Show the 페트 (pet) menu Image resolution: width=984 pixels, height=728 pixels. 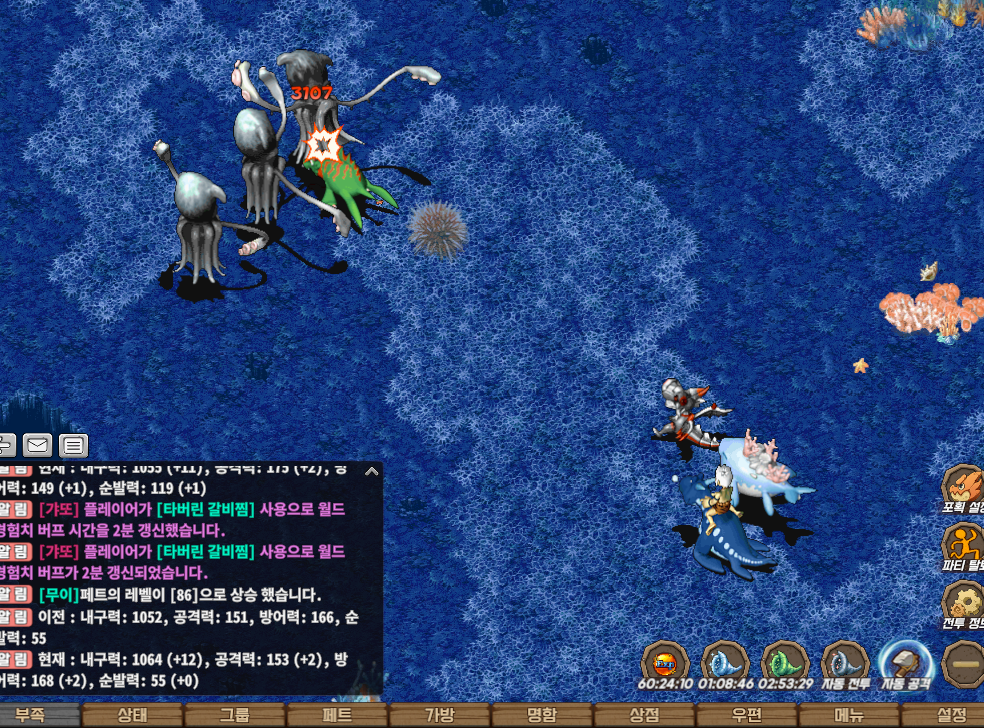point(337,715)
